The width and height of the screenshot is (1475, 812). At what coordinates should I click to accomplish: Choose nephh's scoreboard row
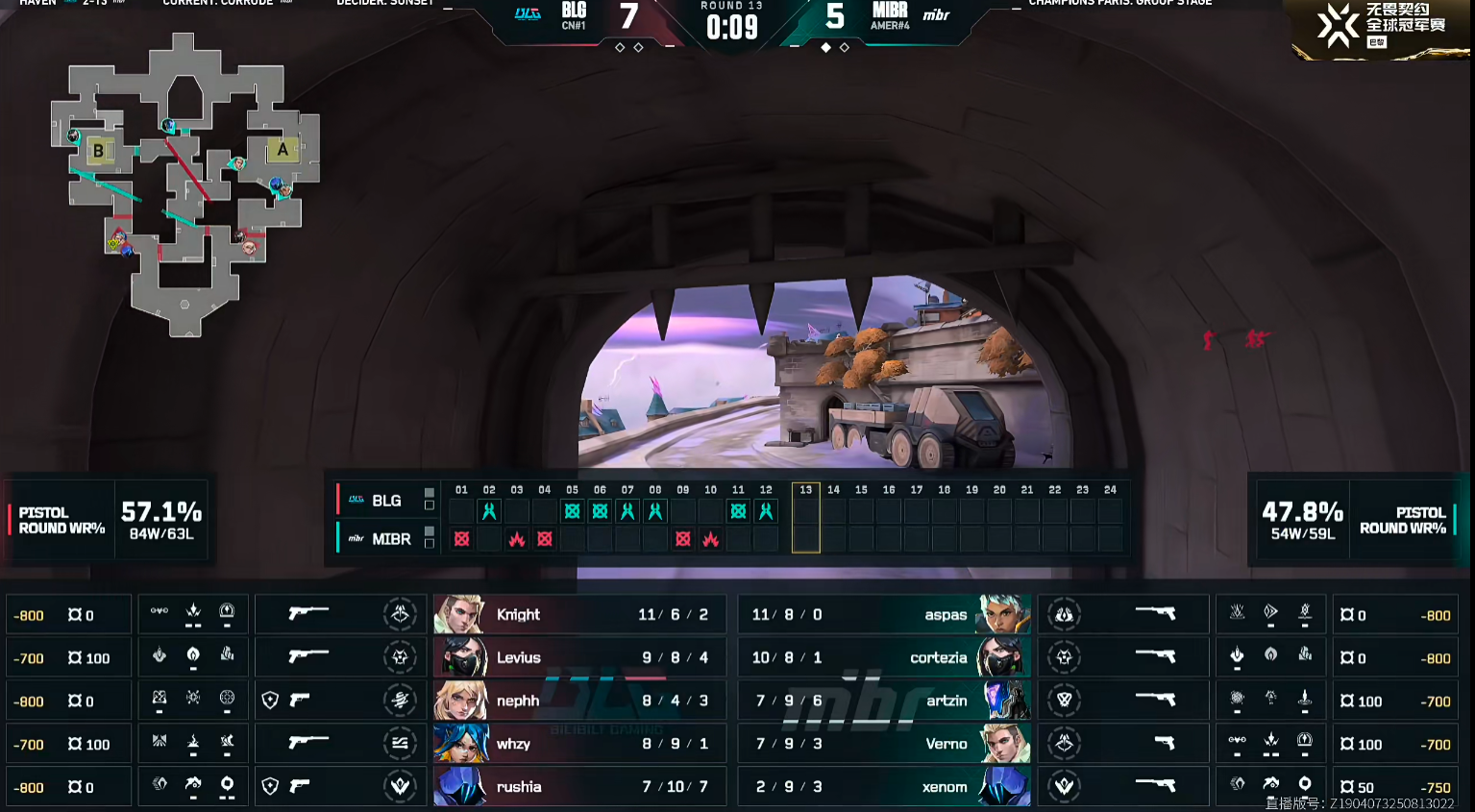point(577,701)
